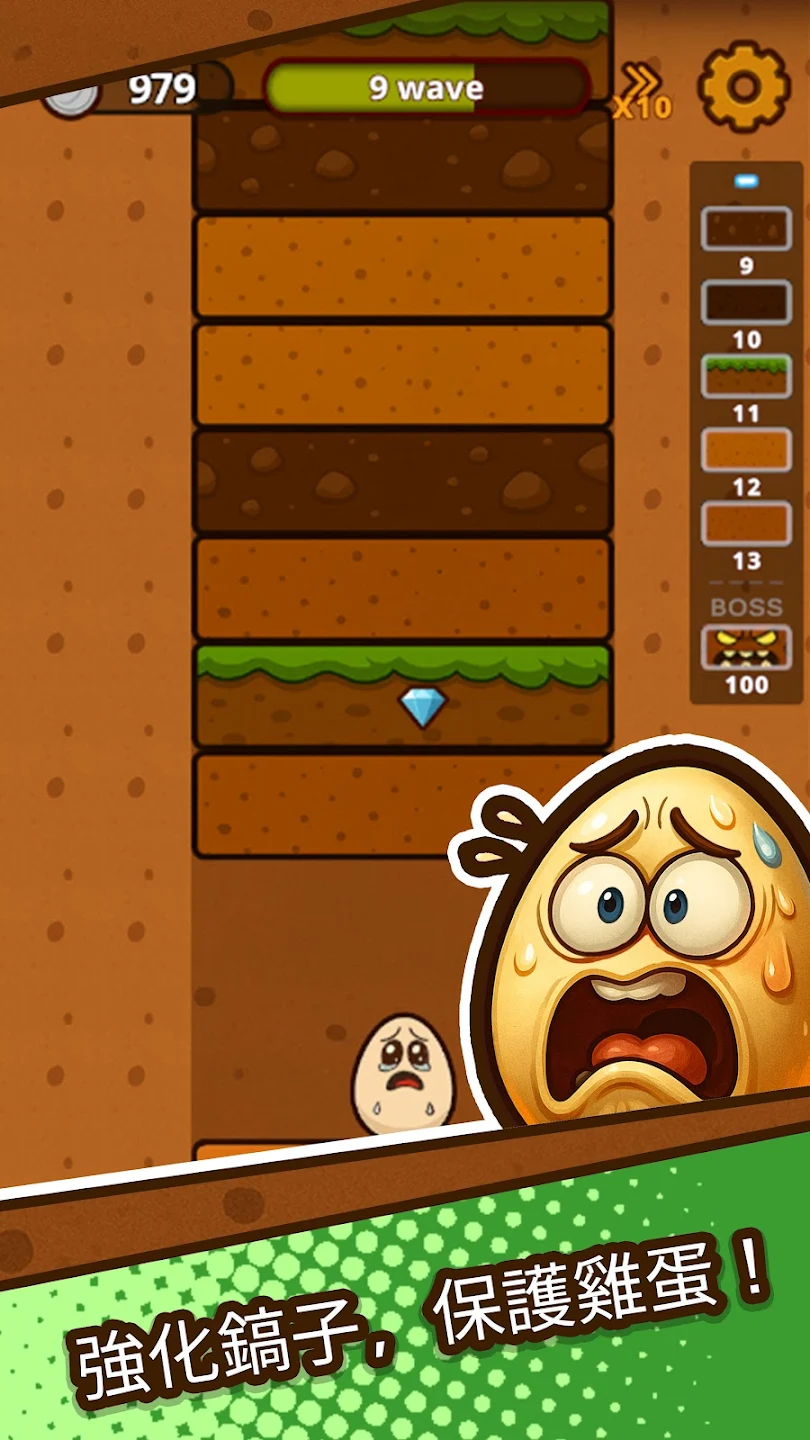
Task: Activate the x10 speed-up arrows
Action: [x=641, y=92]
